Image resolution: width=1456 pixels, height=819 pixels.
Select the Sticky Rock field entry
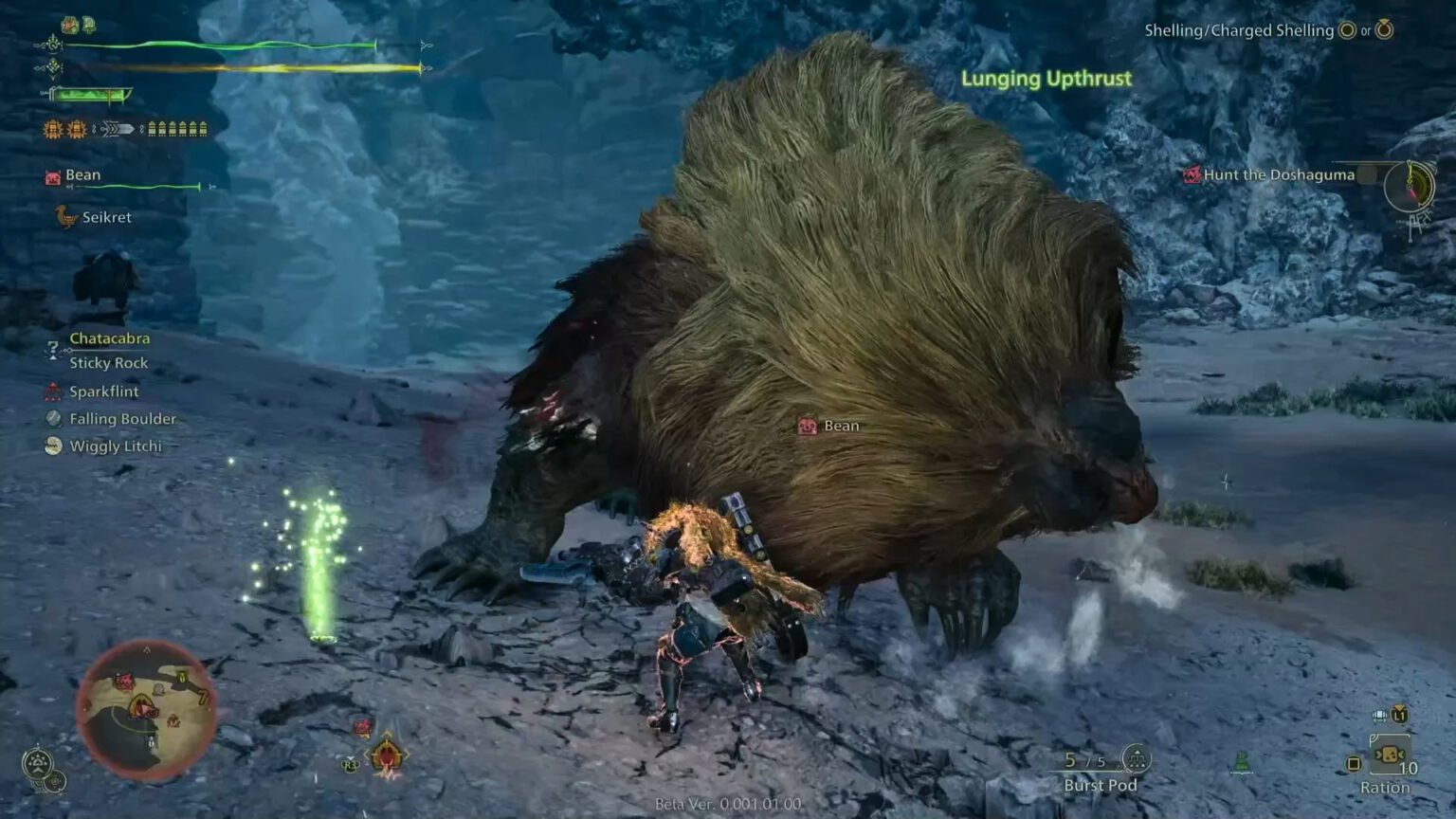click(x=108, y=362)
